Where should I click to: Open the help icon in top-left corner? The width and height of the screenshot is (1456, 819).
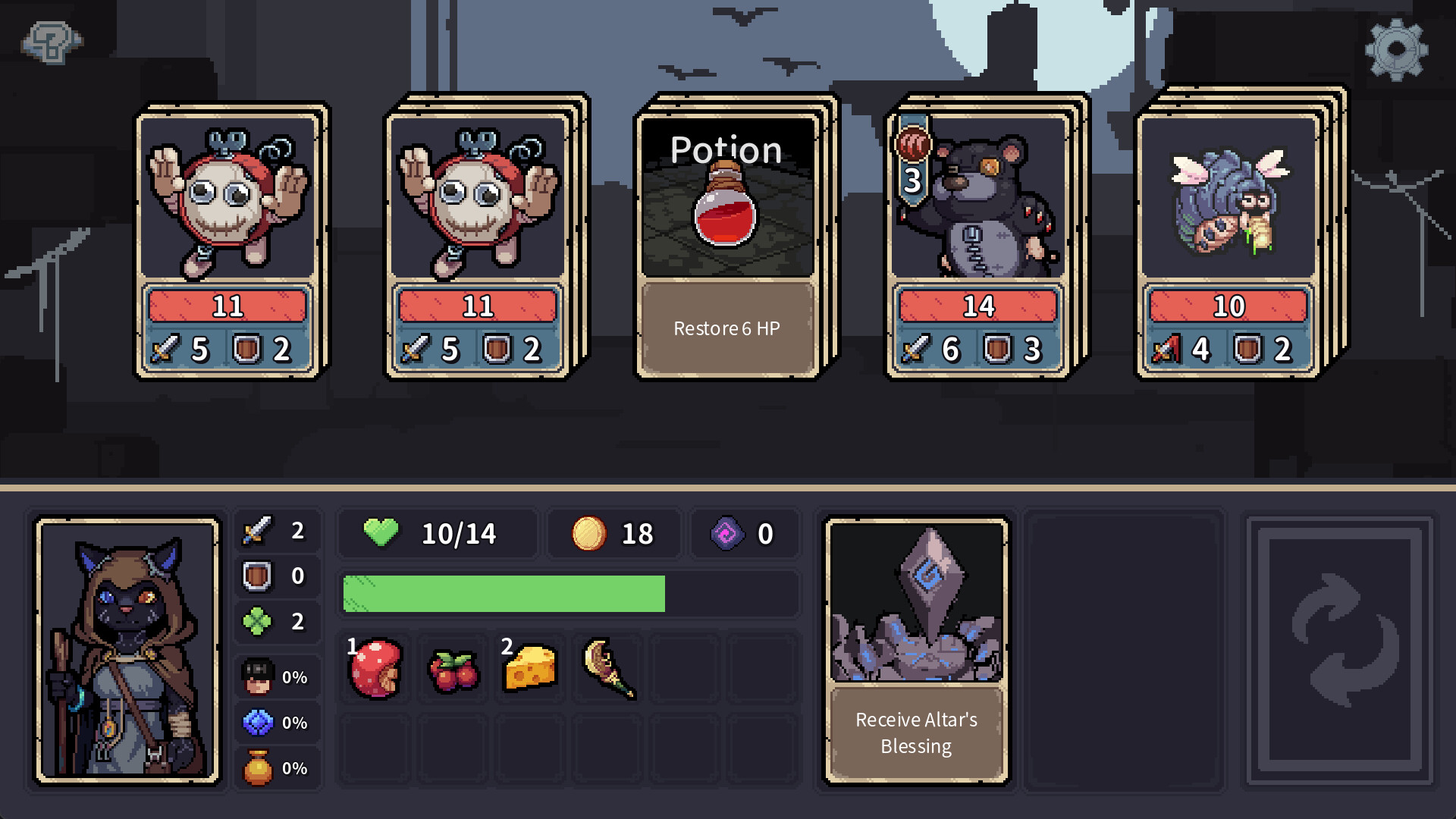[x=50, y=42]
